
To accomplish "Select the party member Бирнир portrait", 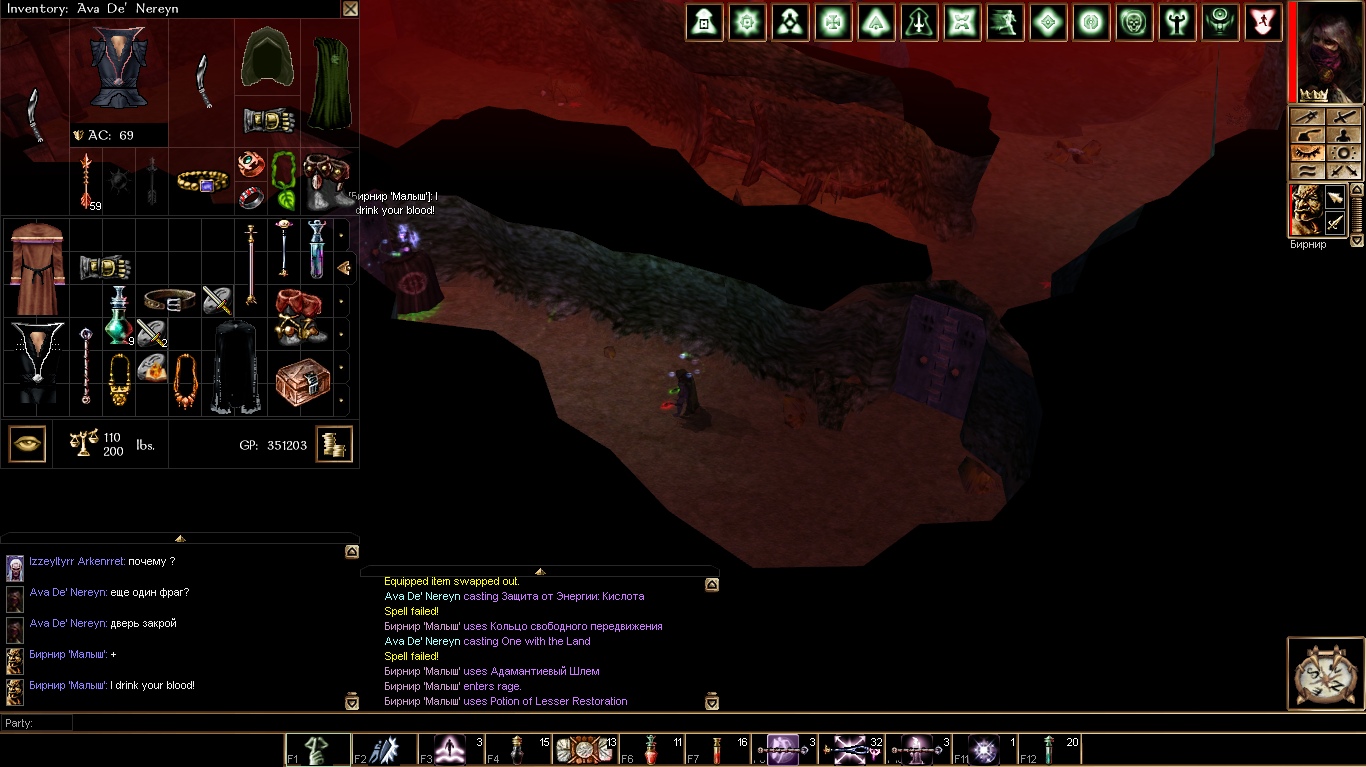I will (x=1306, y=210).
